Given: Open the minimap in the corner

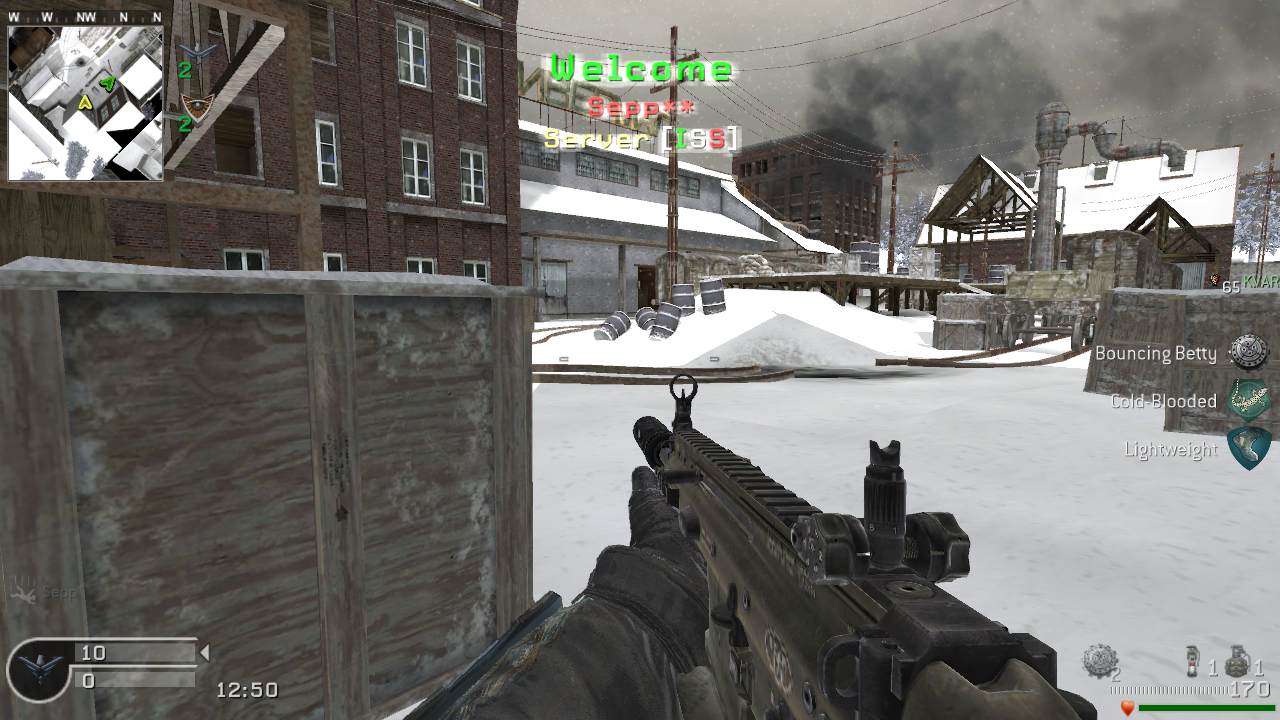Looking at the screenshot, I should [85, 103].
